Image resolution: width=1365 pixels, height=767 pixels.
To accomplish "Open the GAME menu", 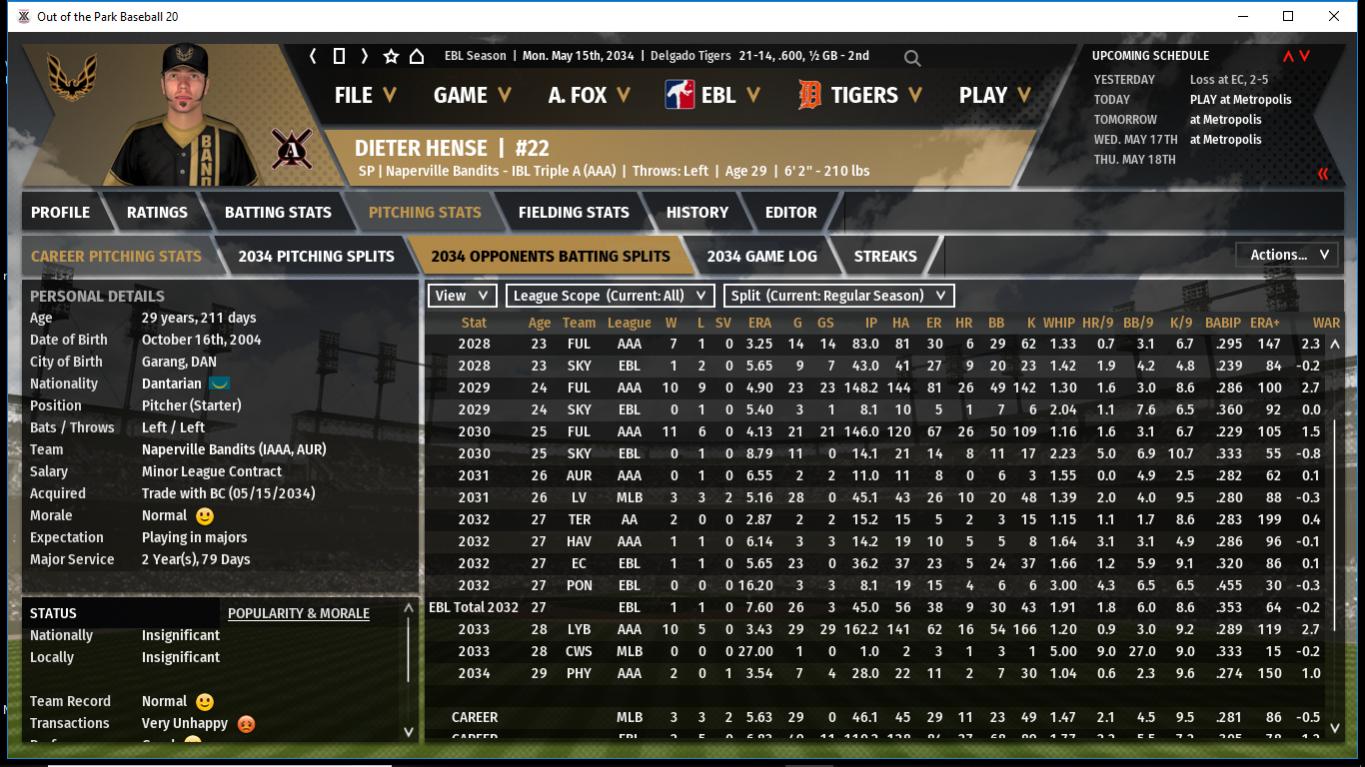I will pyautogui.click(x=472, y=95).
